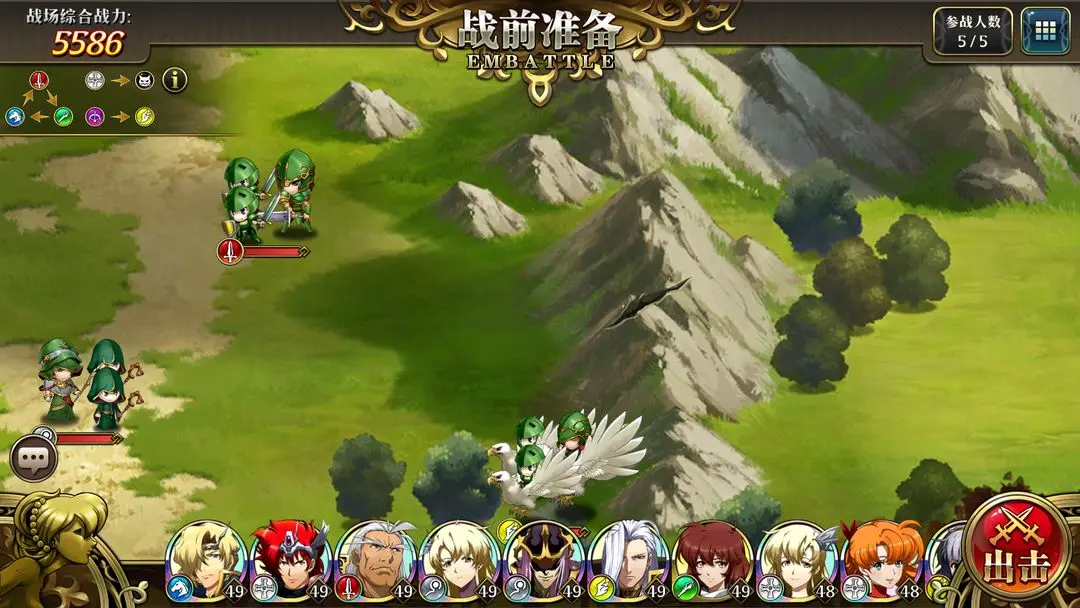Show class counter info with the i icon
This screenshot has height=608, width=1080.
175,80
